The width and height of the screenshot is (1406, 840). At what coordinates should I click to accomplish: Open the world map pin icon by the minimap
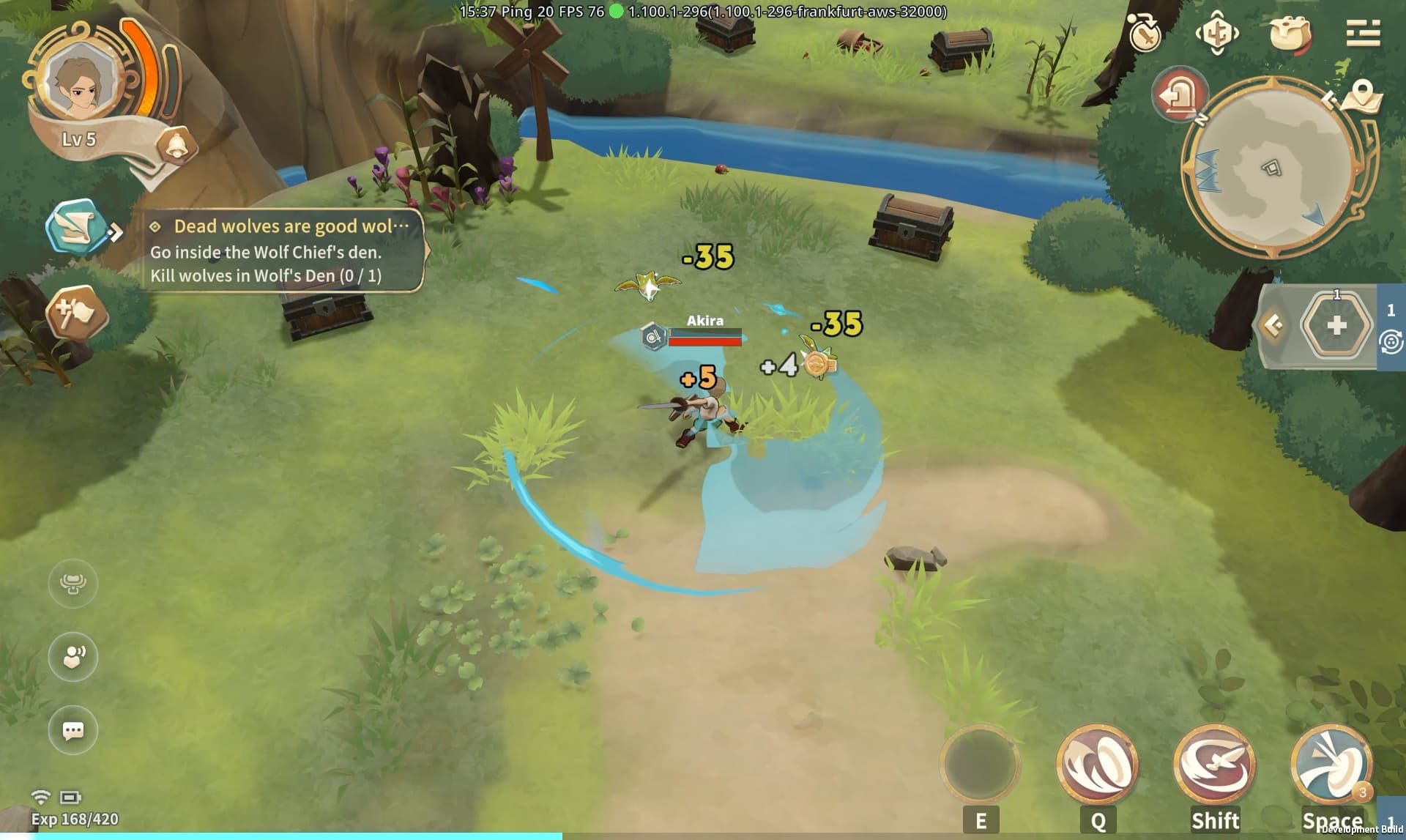pyautogui.click(x=1360, y=97)
